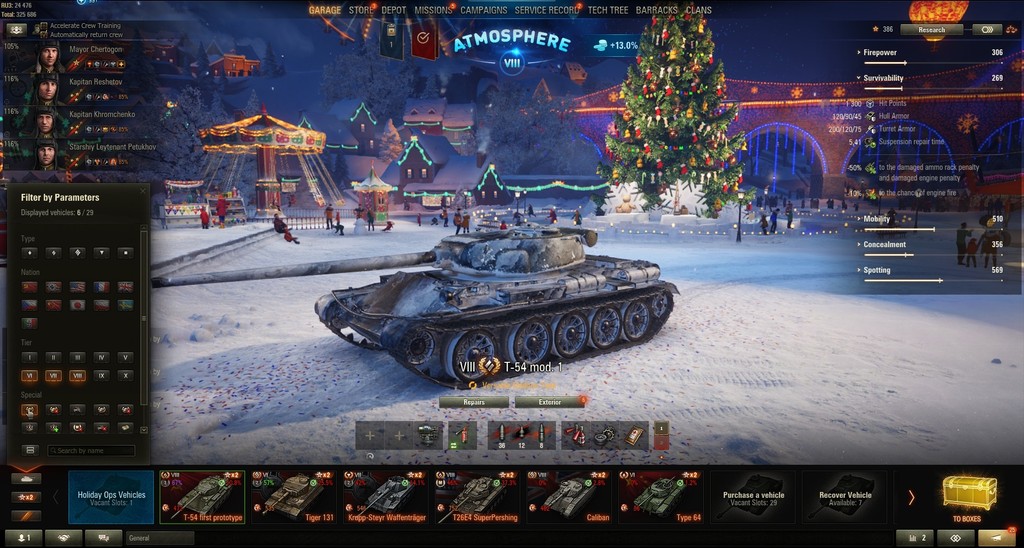Viewport: 1024px width, 548px height.
Task: Select the Caliban tank card
Action: pos(567,497)
